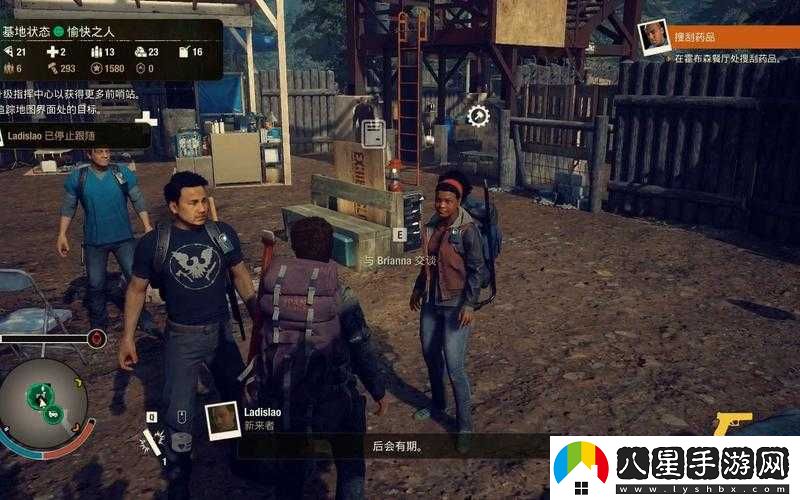Select the quest-giver portrait beside the objective
This screenshot has height=500, width=800.
(653, 36)
